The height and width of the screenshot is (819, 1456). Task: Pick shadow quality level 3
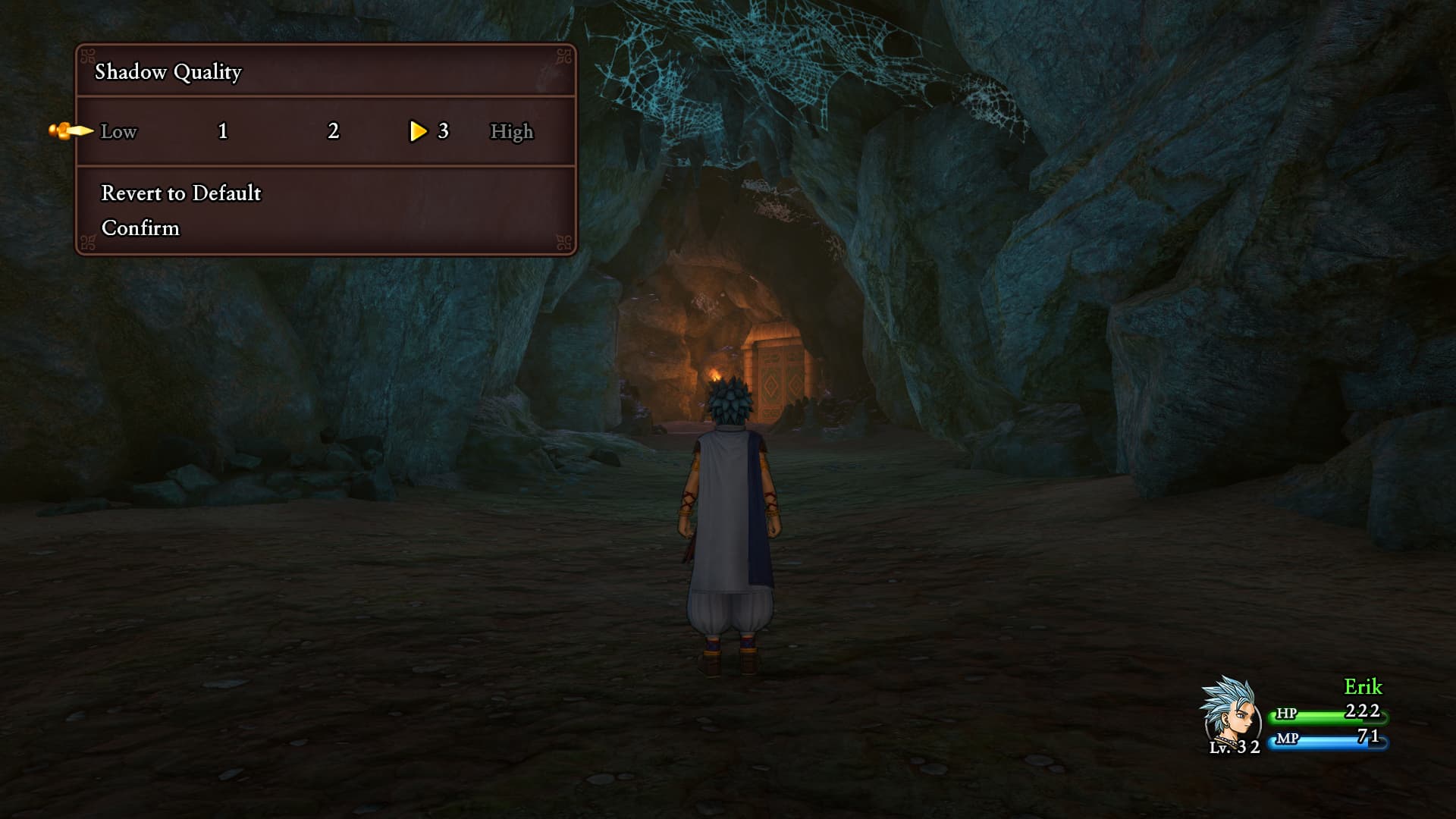(x=443, y=132)
